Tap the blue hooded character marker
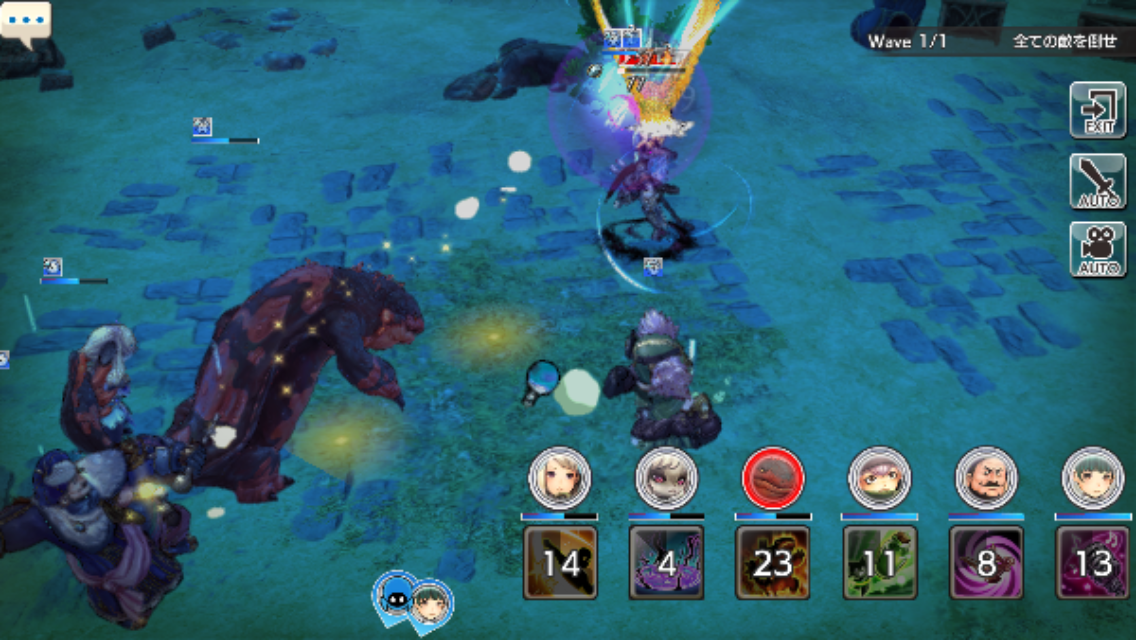 point(394,596)
